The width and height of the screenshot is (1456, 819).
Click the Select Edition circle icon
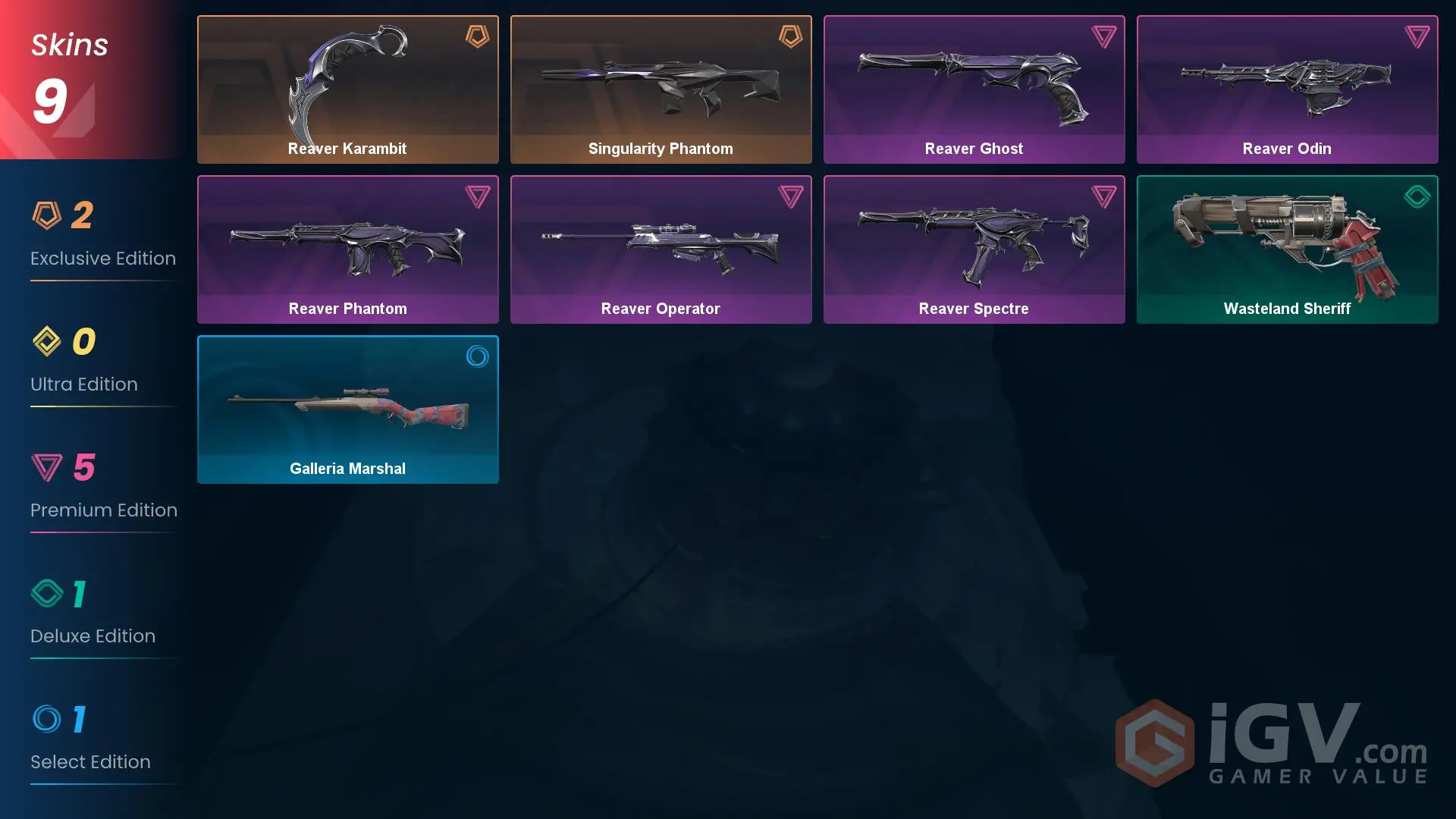pos(47,719)
